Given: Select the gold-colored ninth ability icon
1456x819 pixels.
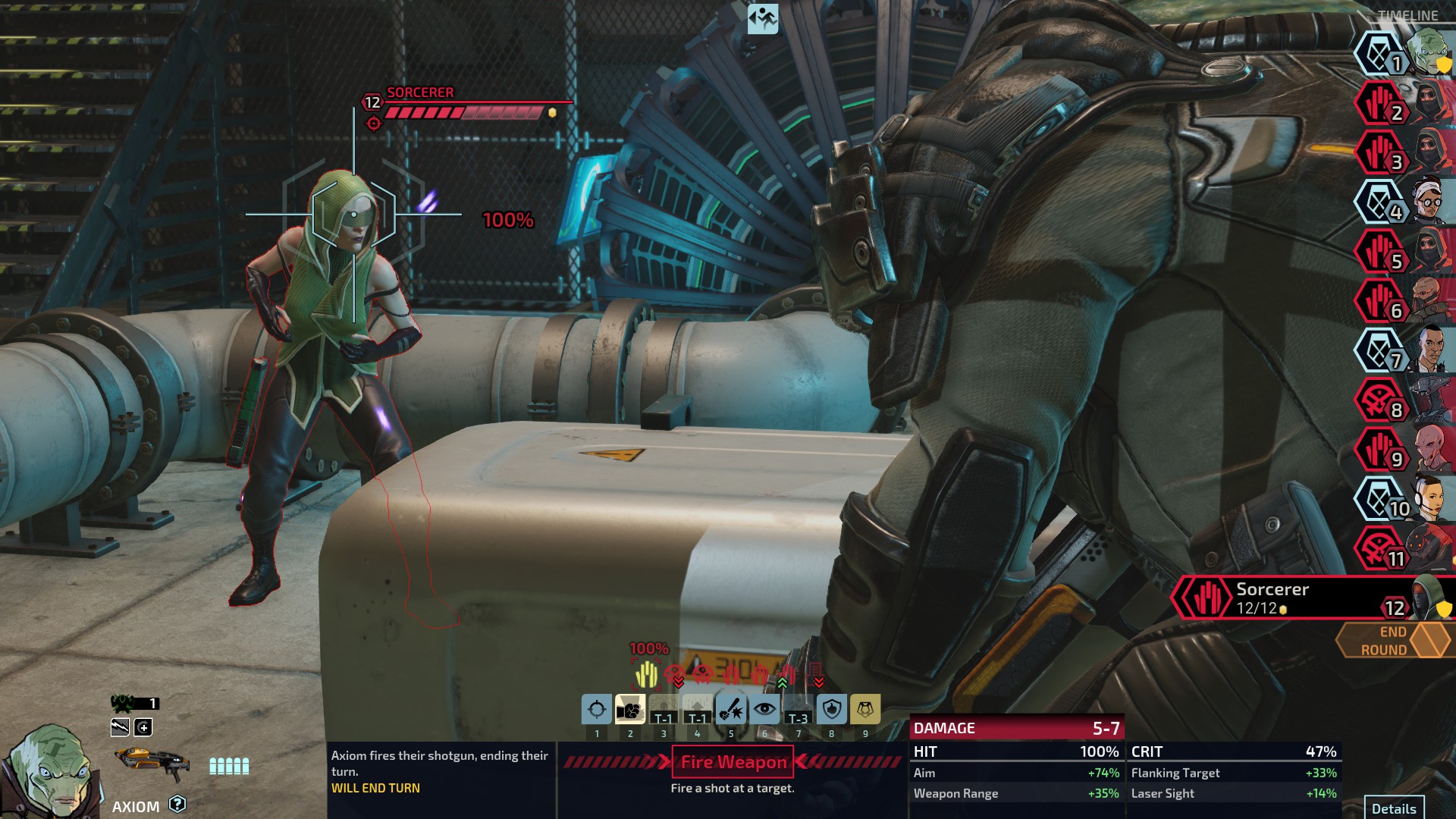Looking at the screenshot, I should pyautogui.click(x=865, y=710).
